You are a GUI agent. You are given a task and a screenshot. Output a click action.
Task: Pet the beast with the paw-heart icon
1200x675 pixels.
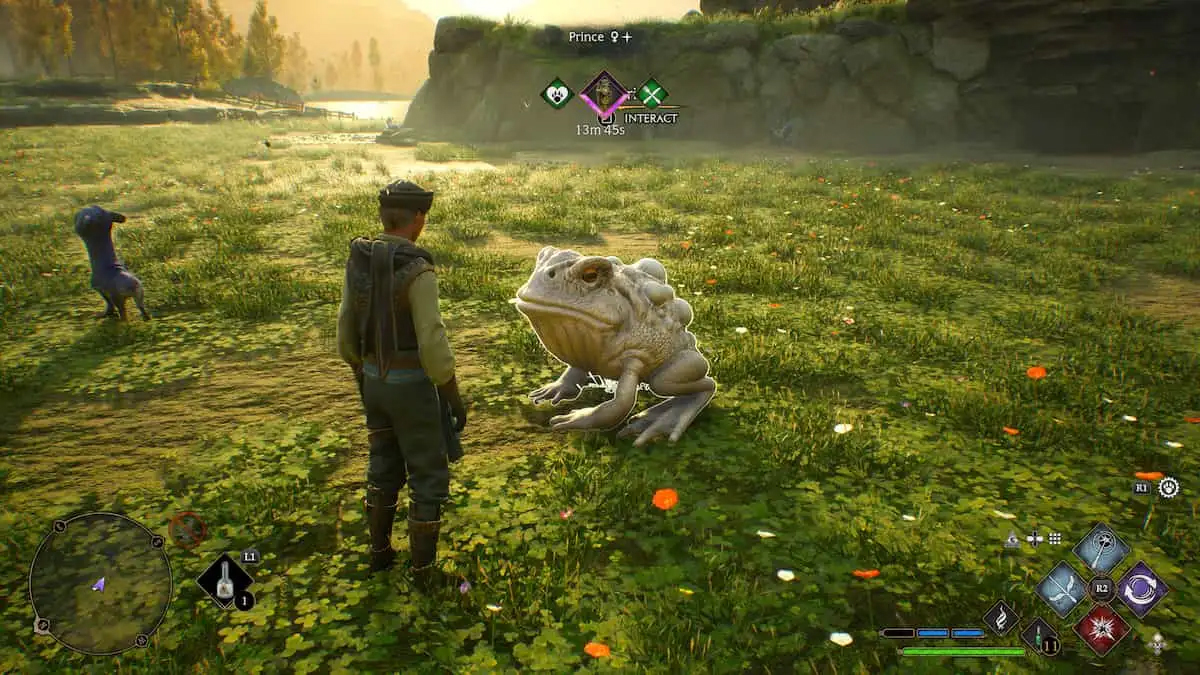555,93
